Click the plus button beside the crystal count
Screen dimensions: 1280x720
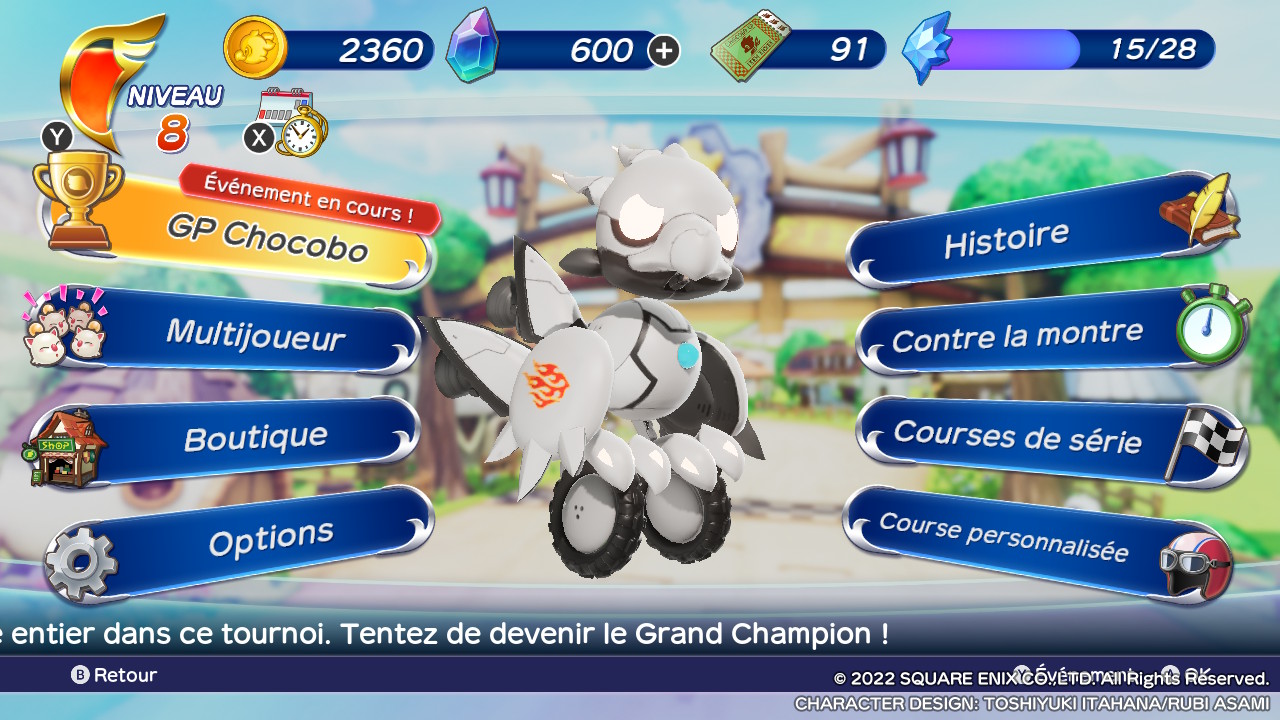tap(664, 50)
